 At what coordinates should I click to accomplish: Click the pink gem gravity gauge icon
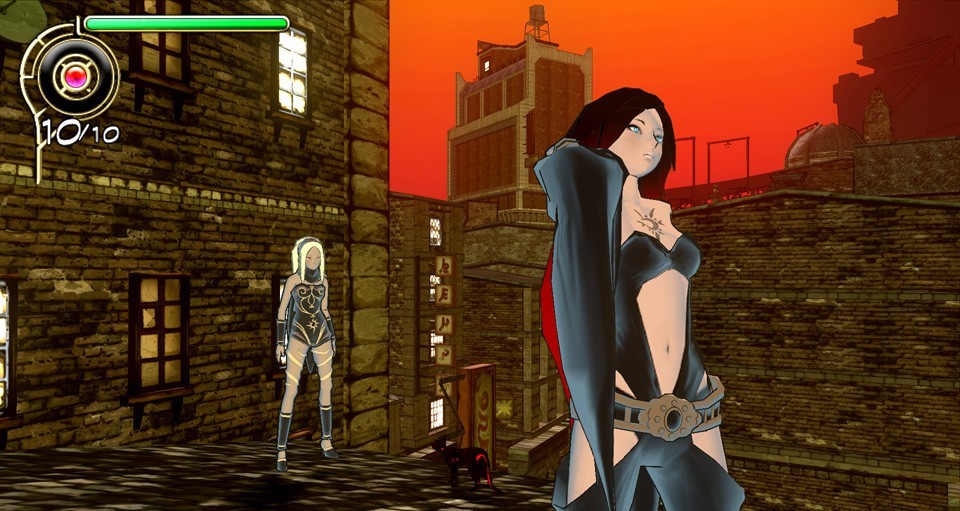[75, 75]
